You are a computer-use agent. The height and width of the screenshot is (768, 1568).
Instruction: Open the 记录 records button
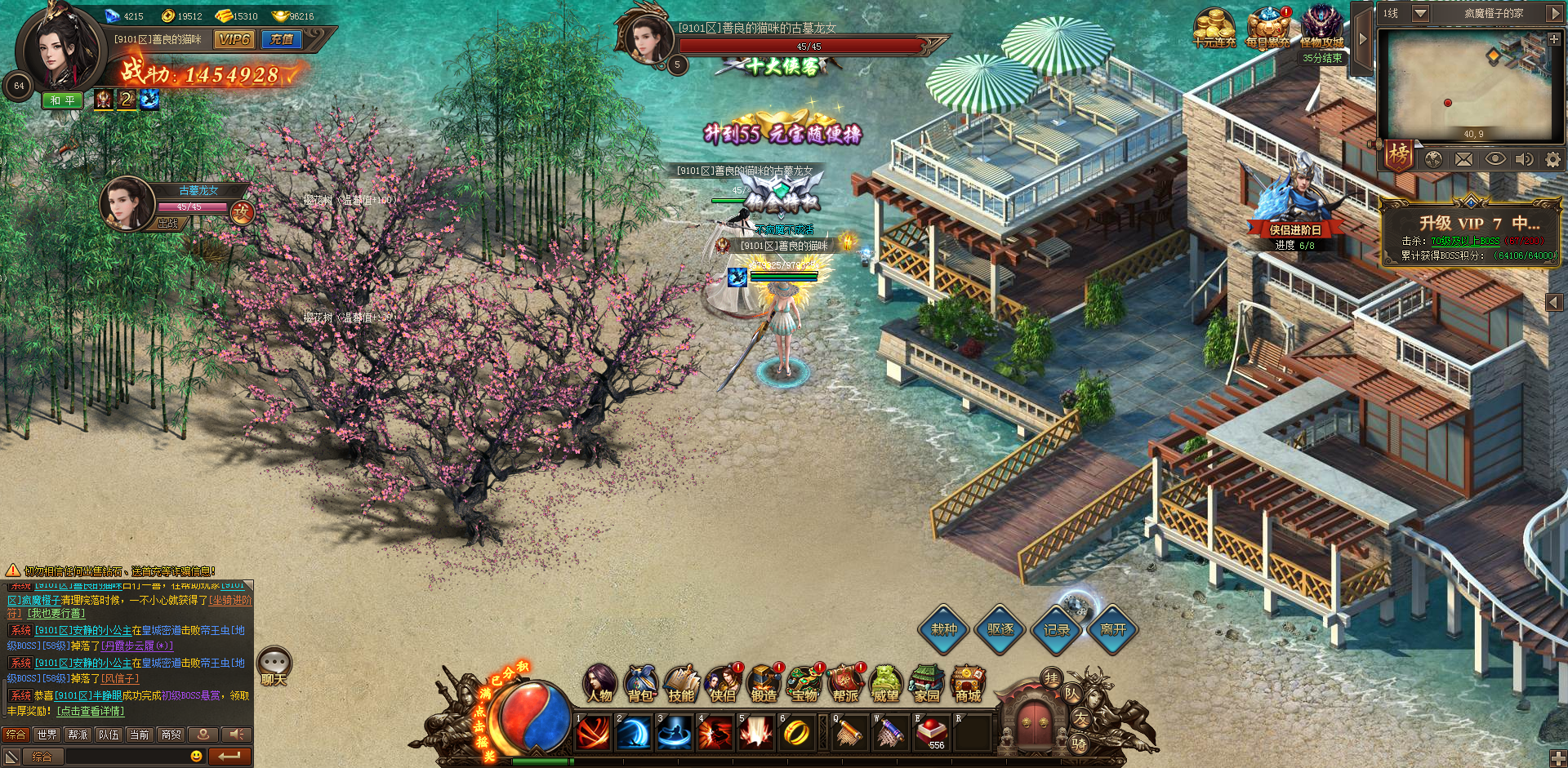1056,629
